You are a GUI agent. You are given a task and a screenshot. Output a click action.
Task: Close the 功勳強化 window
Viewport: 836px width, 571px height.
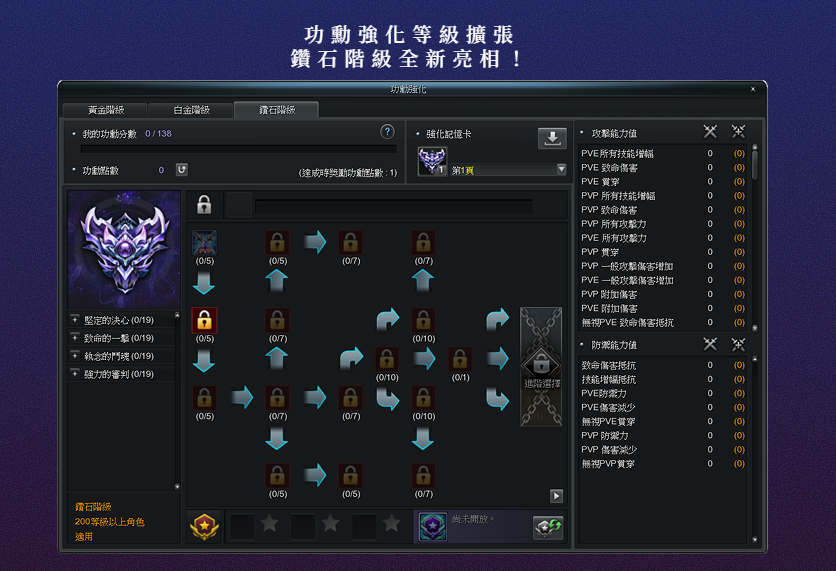point(753,89)
